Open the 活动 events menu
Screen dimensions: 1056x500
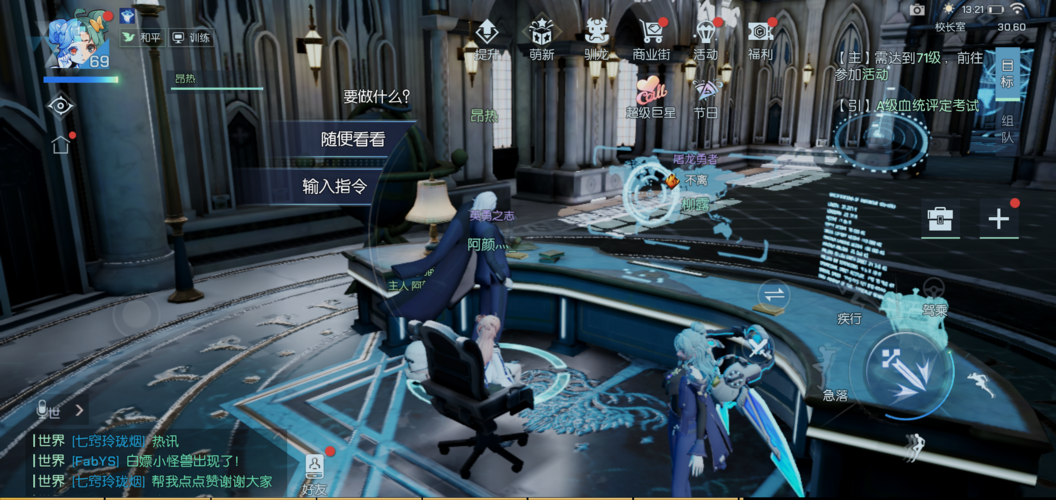(705, 38)
